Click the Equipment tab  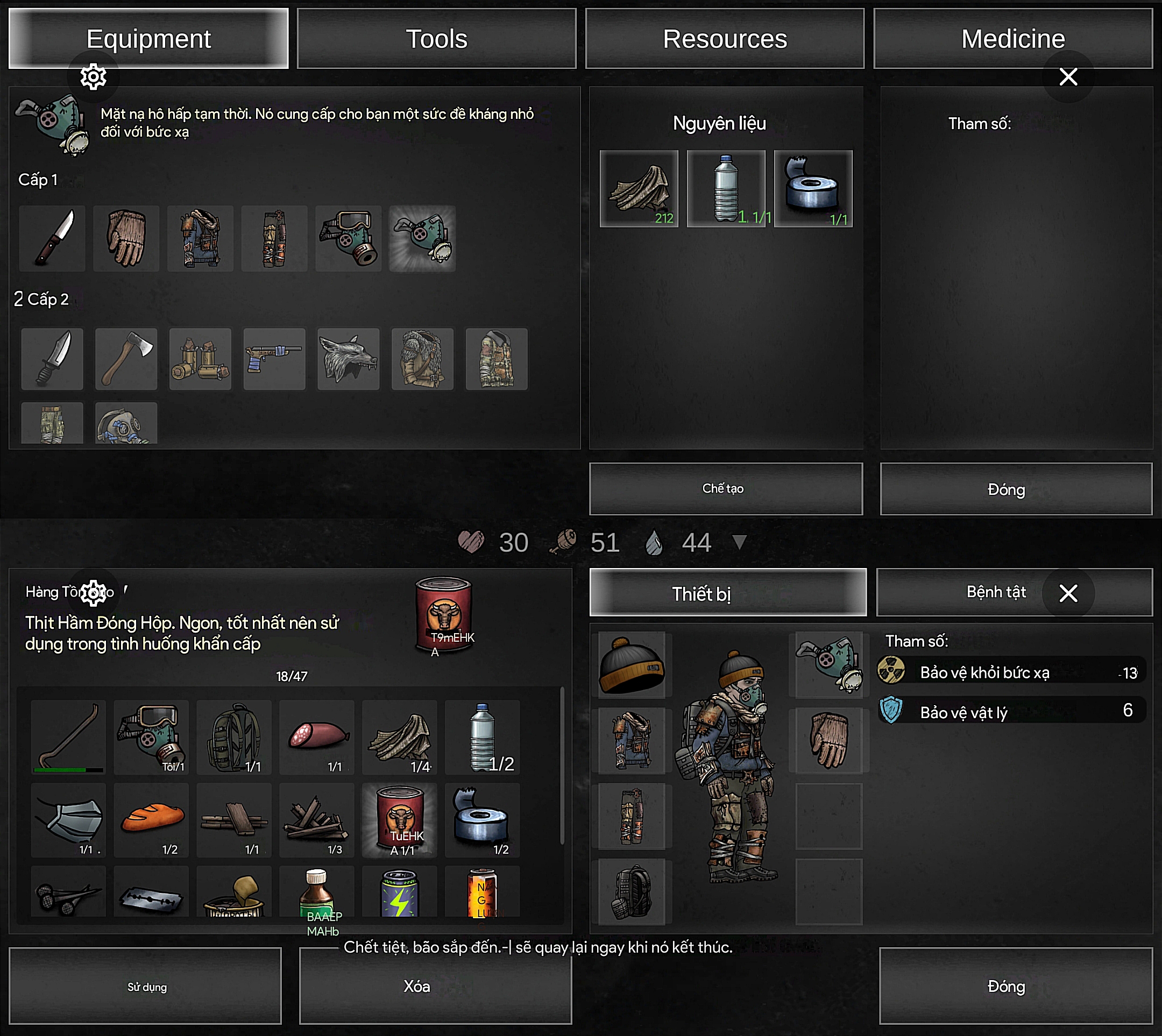pos(148,39)
